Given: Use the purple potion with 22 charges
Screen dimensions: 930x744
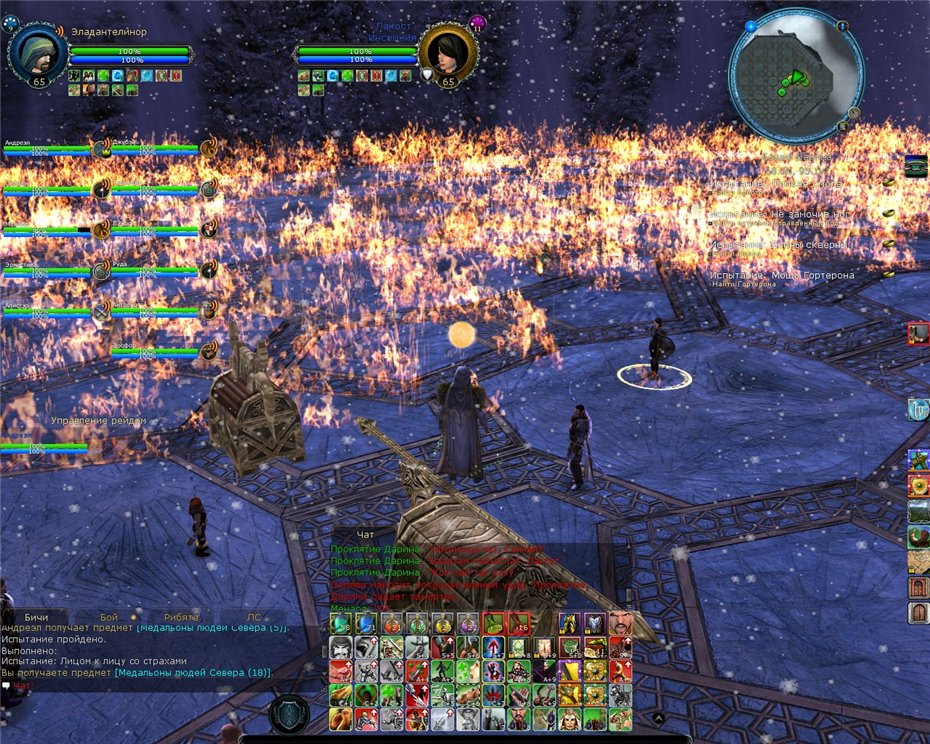Looking at the screenshot, I should [468, 624].
